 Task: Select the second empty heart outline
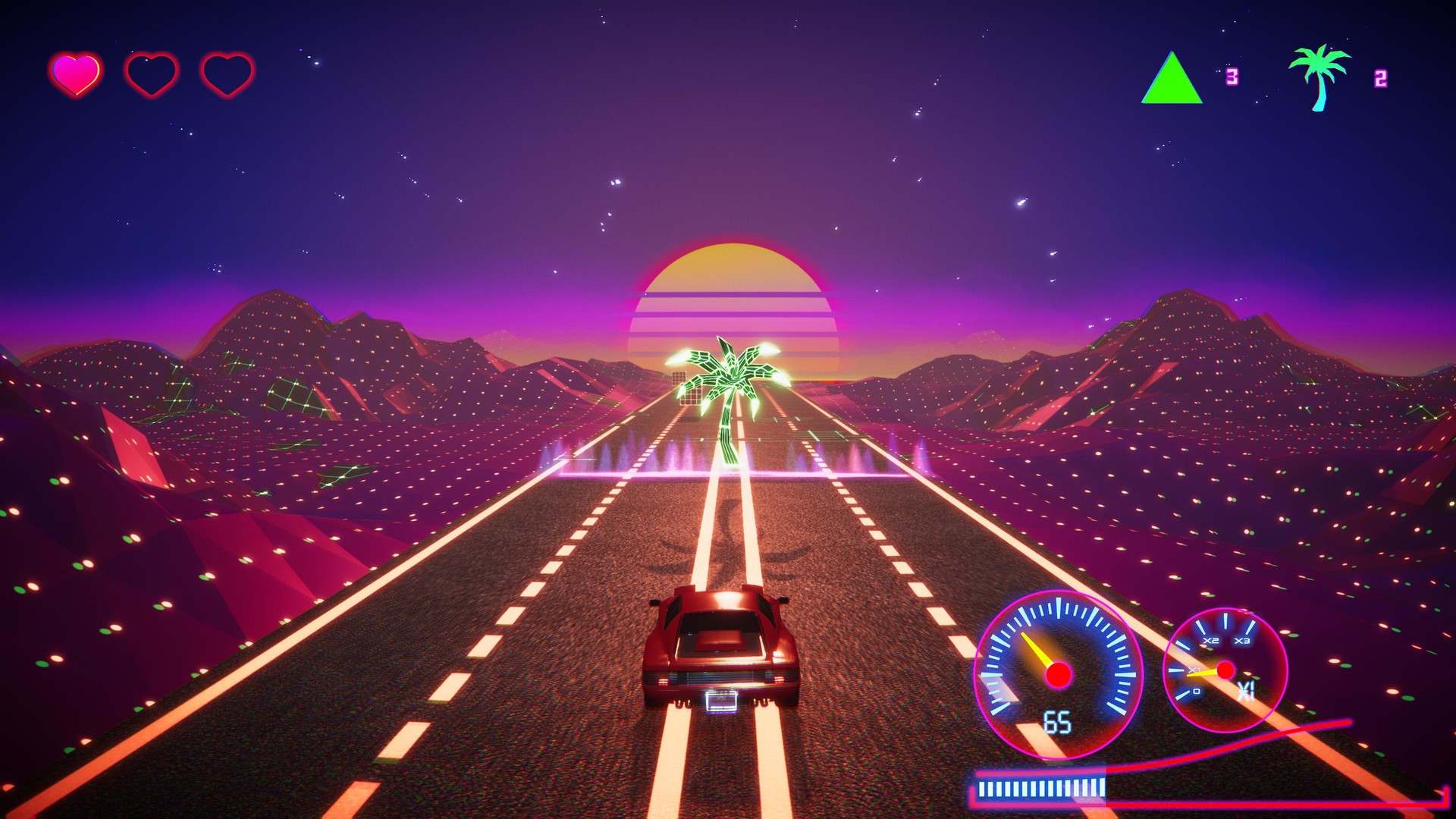(x=152, y=72)
